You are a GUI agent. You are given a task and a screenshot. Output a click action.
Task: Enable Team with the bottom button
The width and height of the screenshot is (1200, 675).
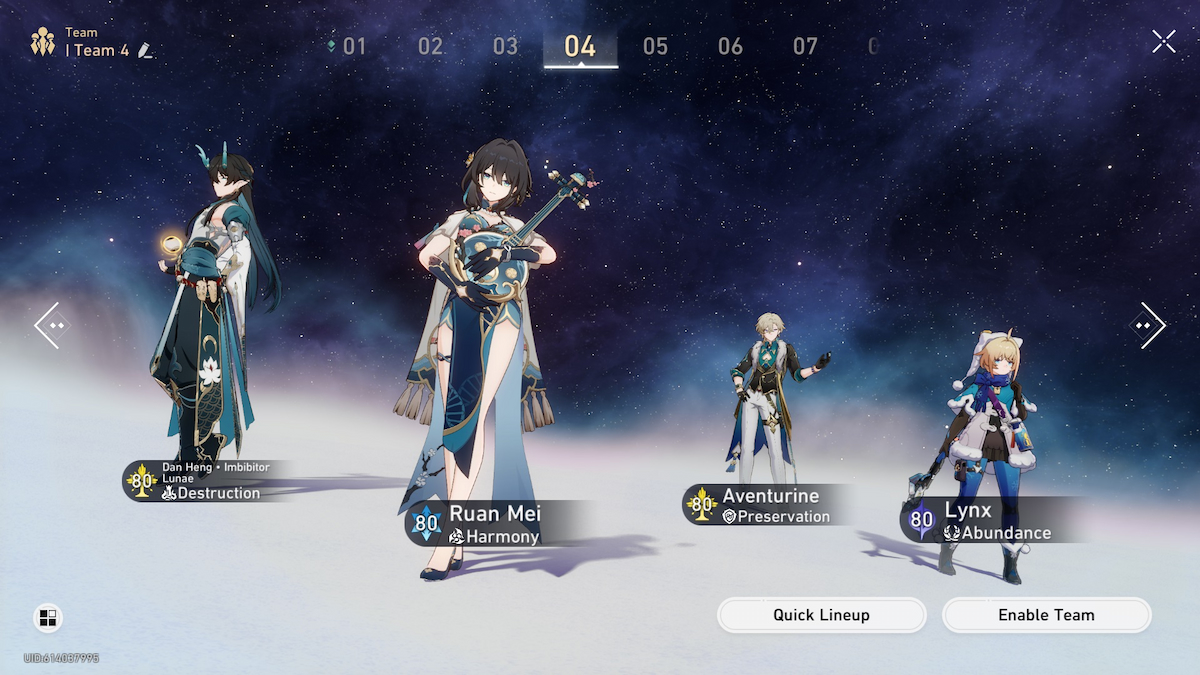tap(1046, 615)
